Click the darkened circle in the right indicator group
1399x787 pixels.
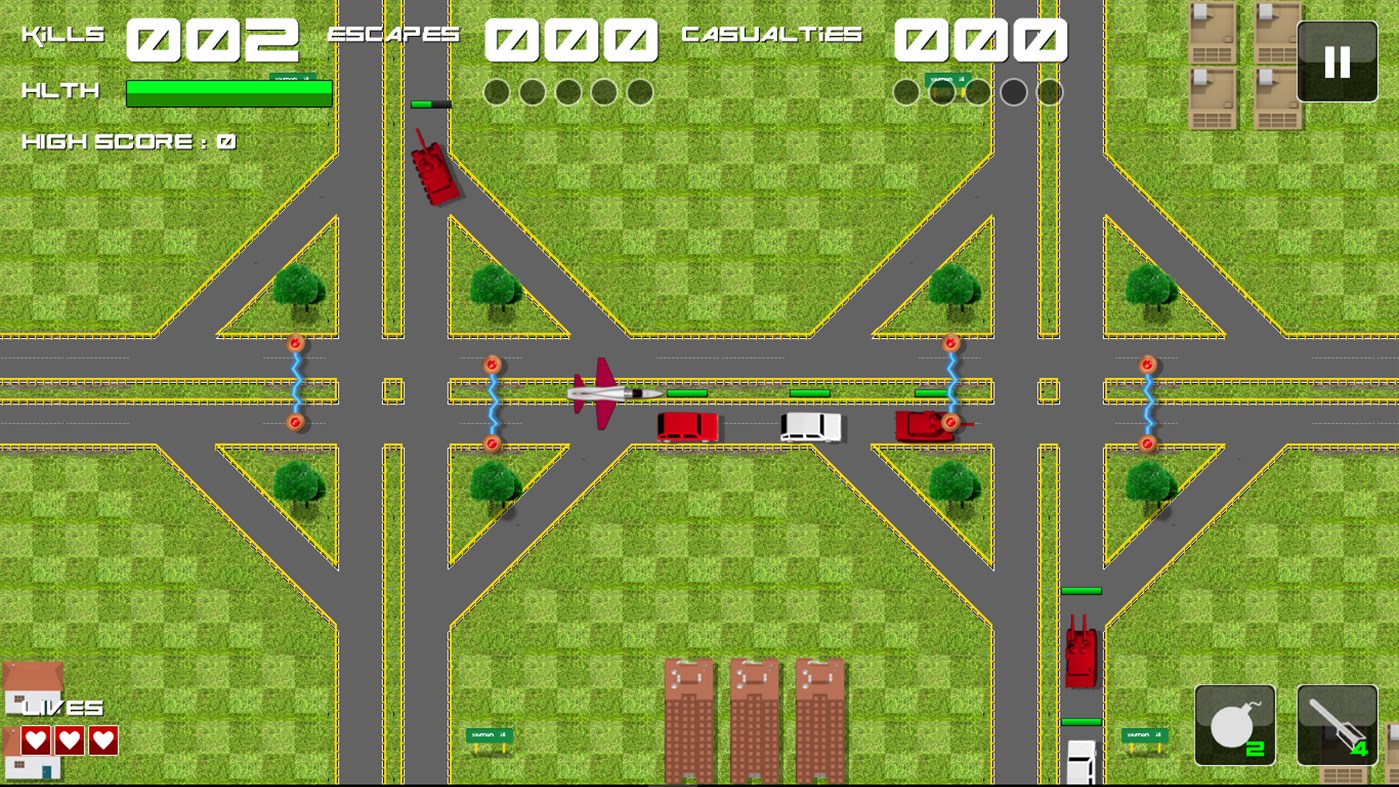(1013, 91)
